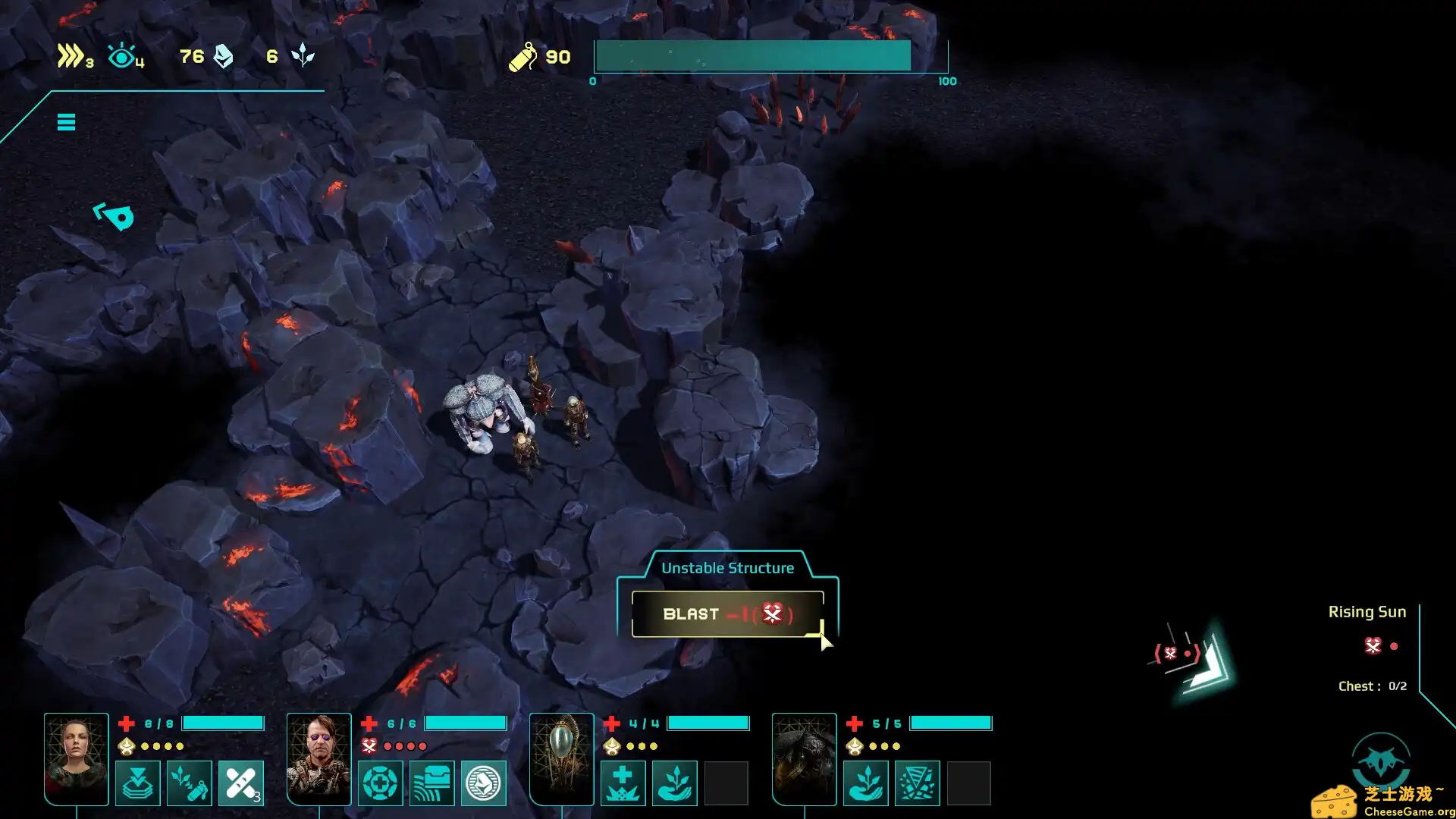
Task: Select the sunglasses soldier portrait
Action: (318, 758)
